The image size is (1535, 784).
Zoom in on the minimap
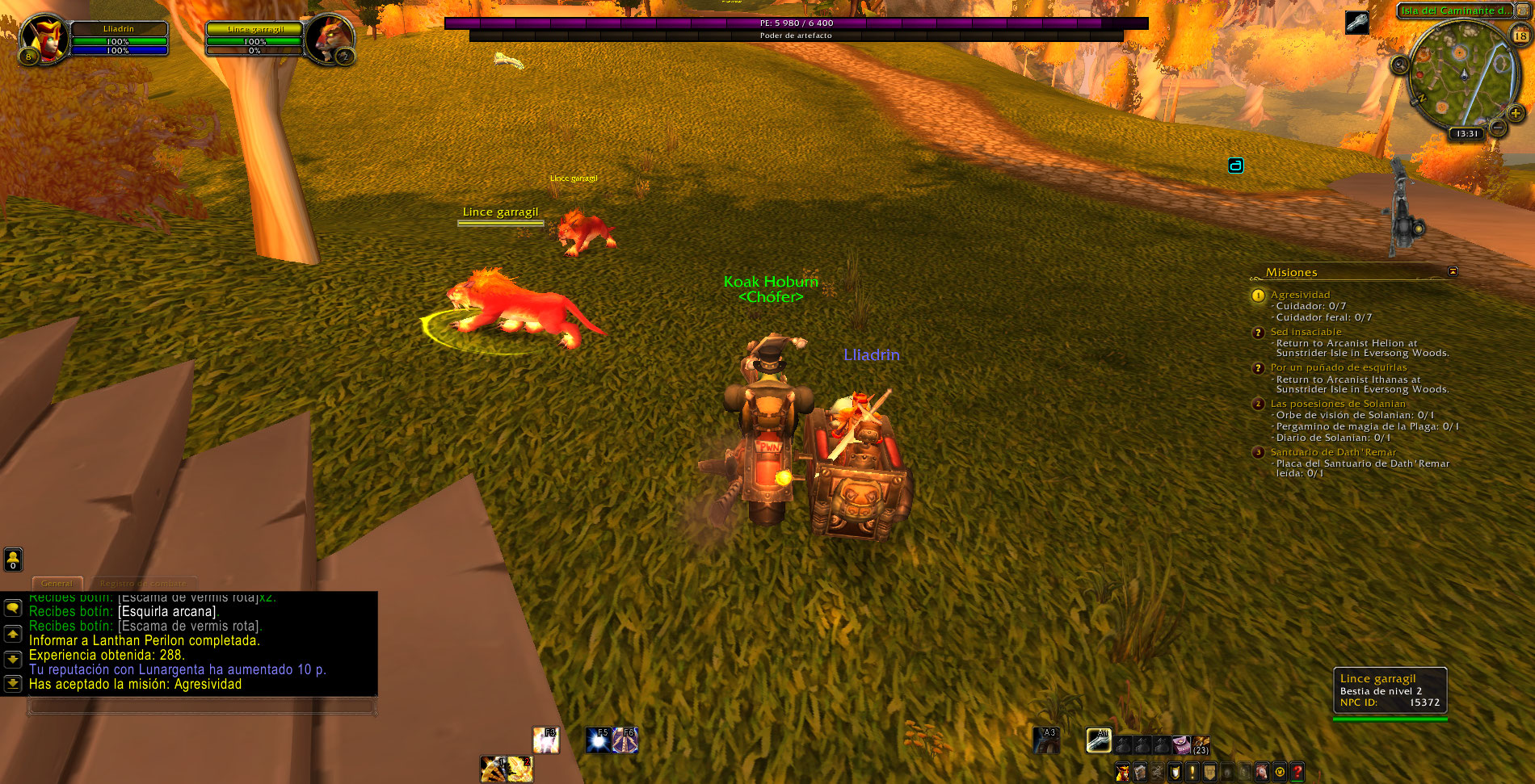[1516, 114]
